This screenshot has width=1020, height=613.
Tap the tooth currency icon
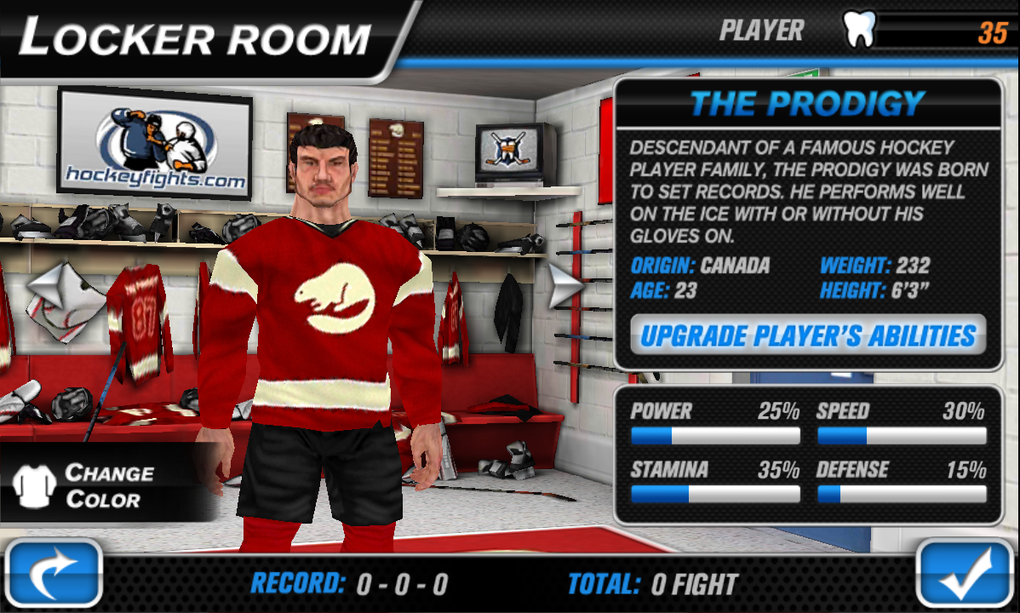click(x=858, y=30)
